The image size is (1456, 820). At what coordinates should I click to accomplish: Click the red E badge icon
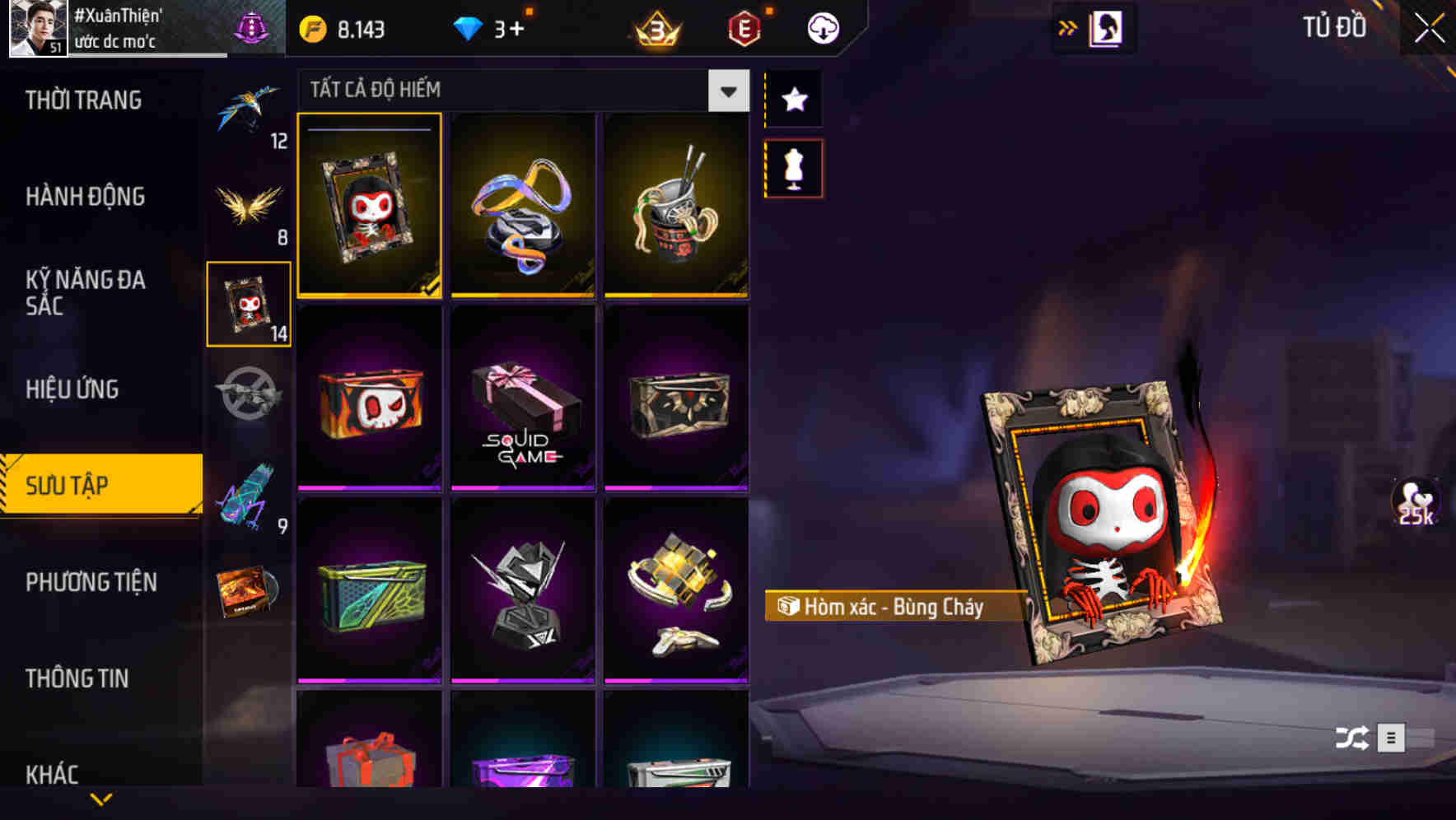click(x=744, y=27)
